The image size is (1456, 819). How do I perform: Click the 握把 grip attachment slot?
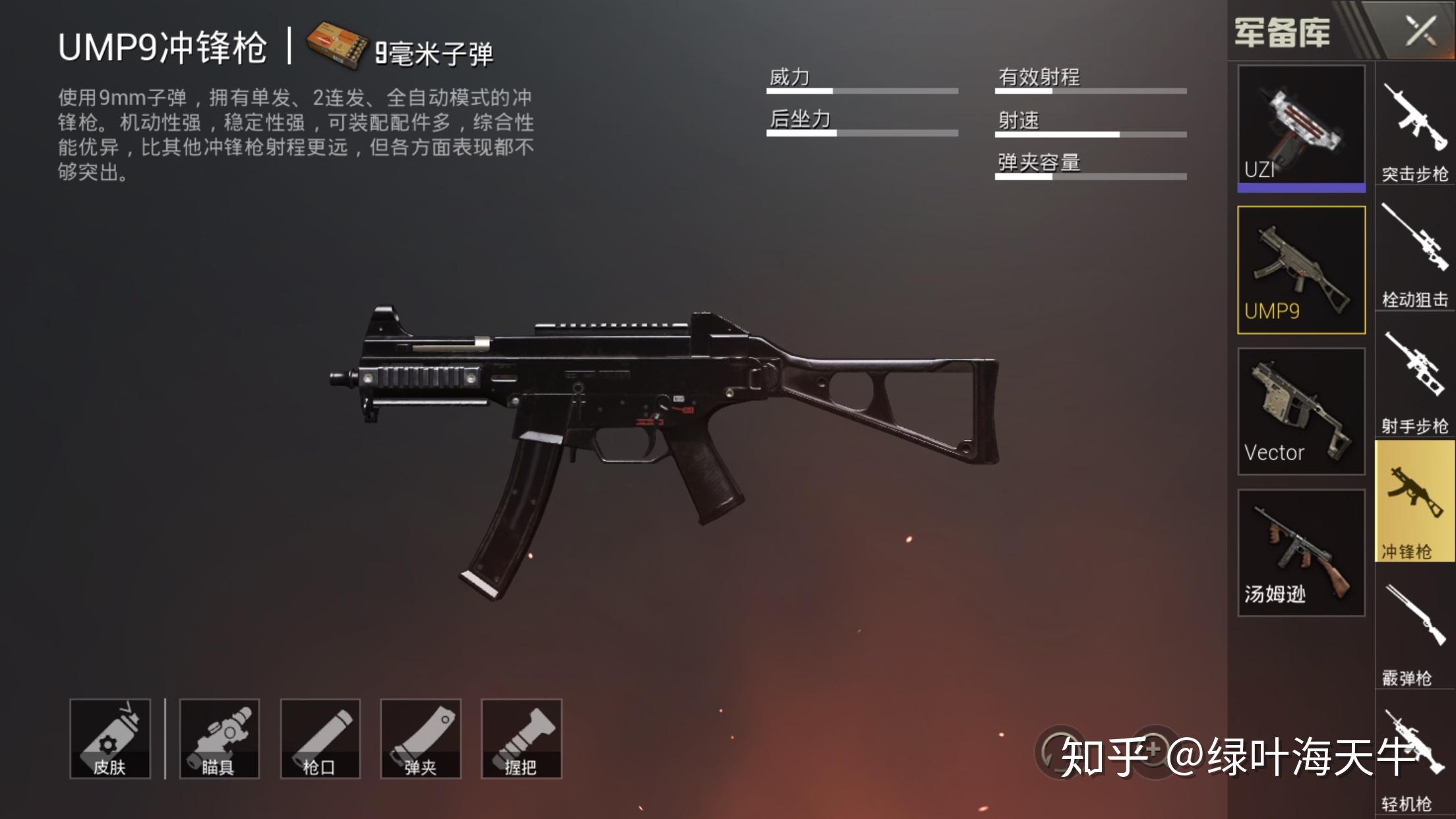[522, 739]
